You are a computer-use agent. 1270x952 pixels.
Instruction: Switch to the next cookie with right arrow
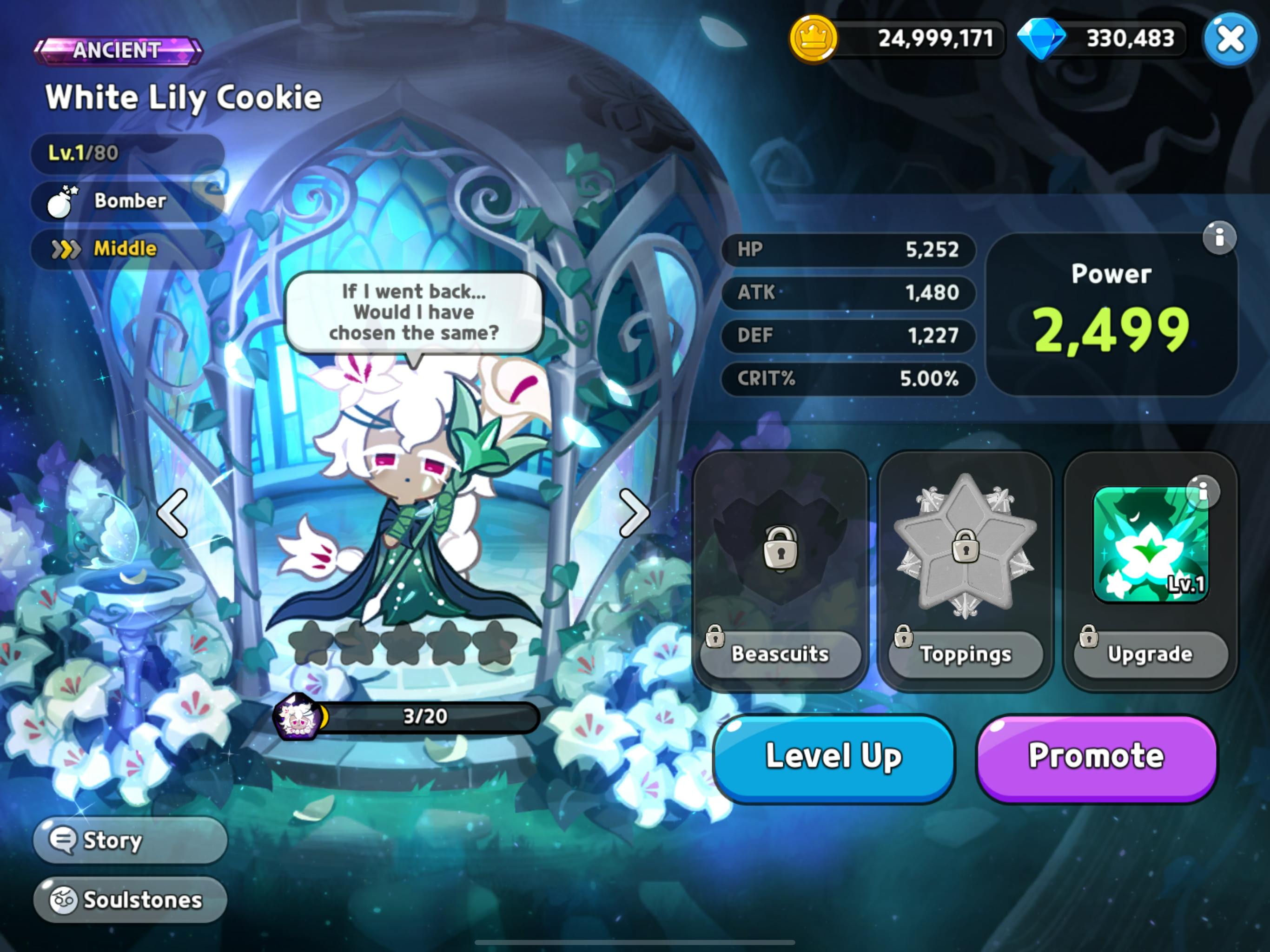pos(634,513)
